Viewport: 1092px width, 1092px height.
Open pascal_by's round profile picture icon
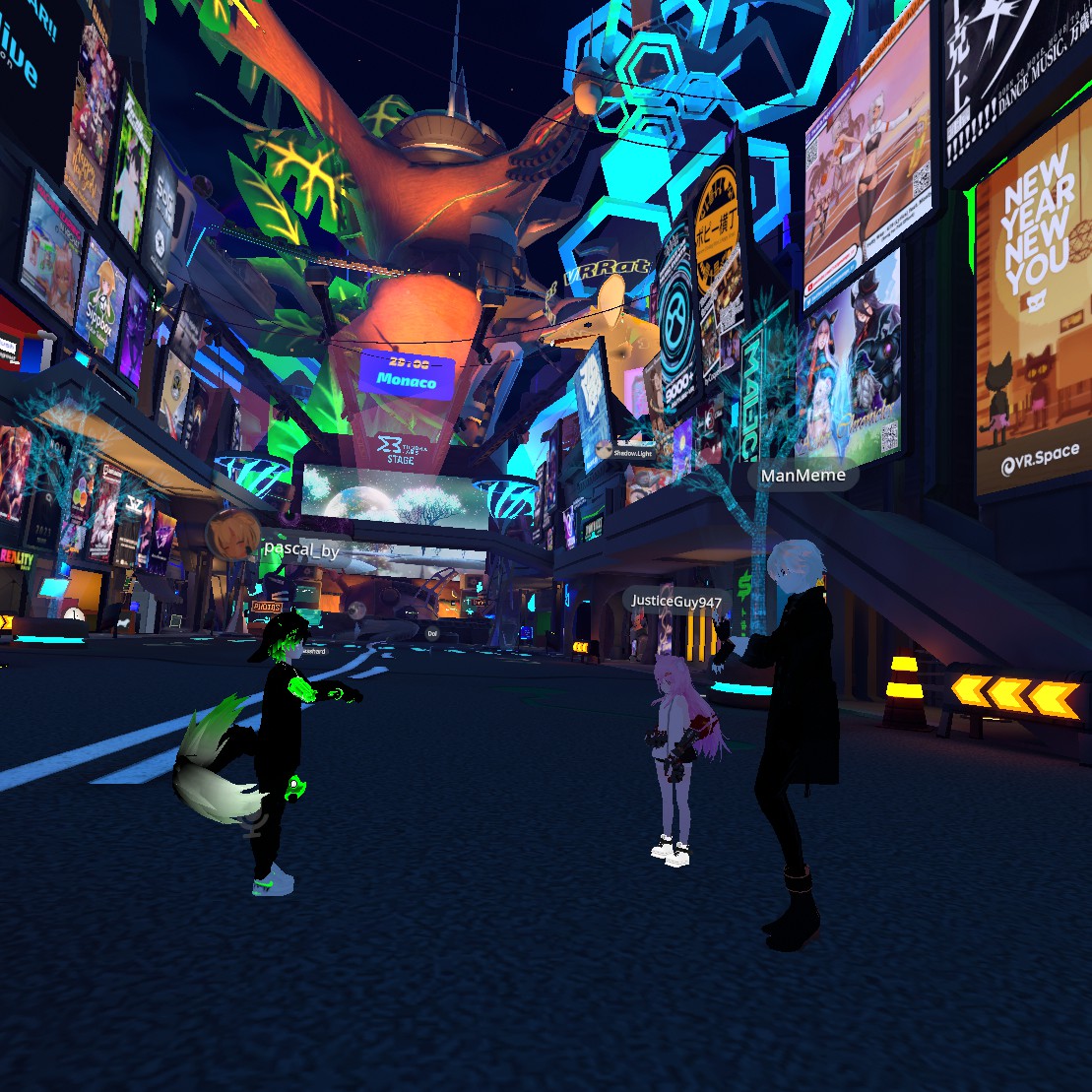coord(232,535)
